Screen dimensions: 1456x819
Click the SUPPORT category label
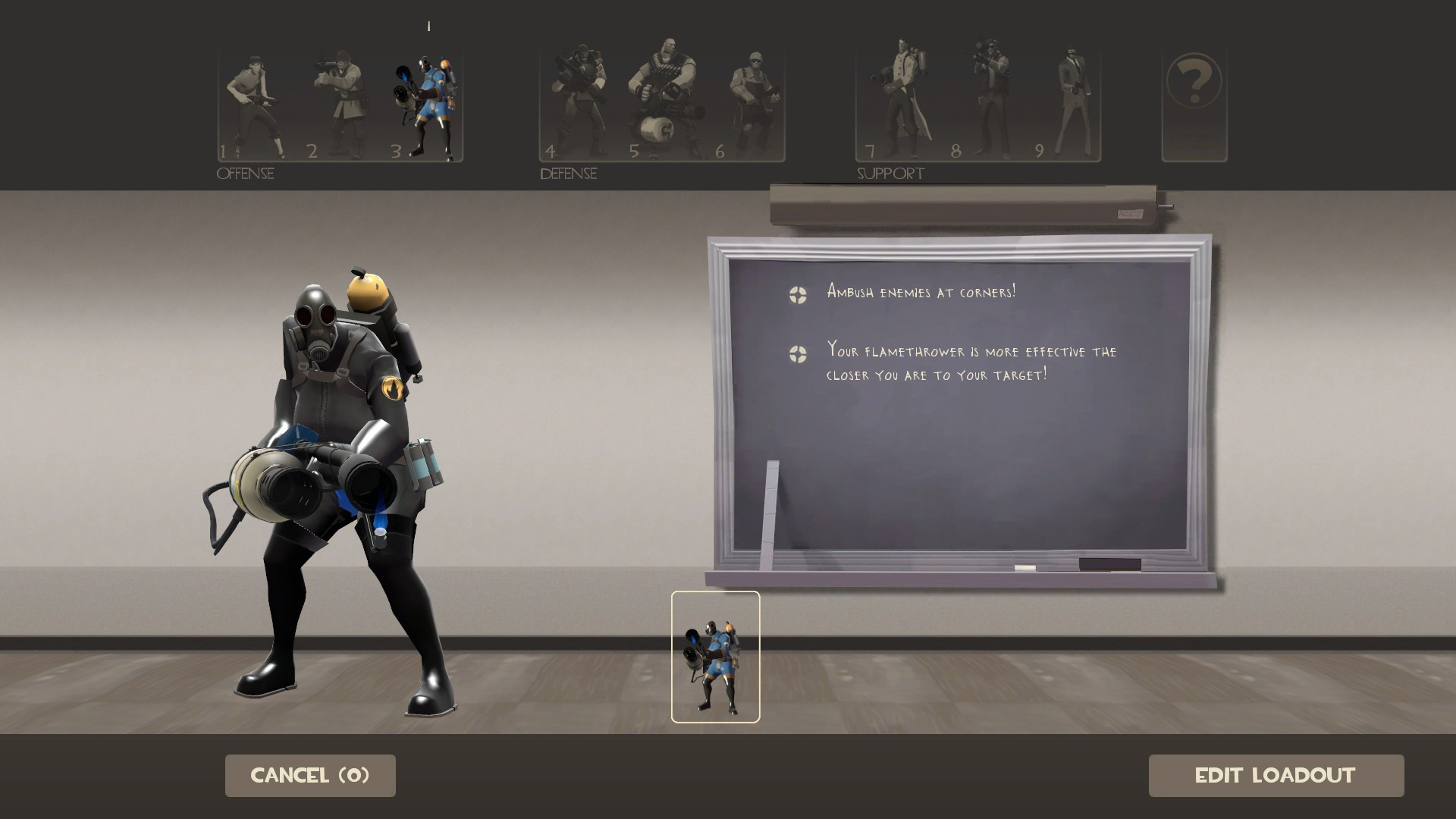[x=889, y=173]
